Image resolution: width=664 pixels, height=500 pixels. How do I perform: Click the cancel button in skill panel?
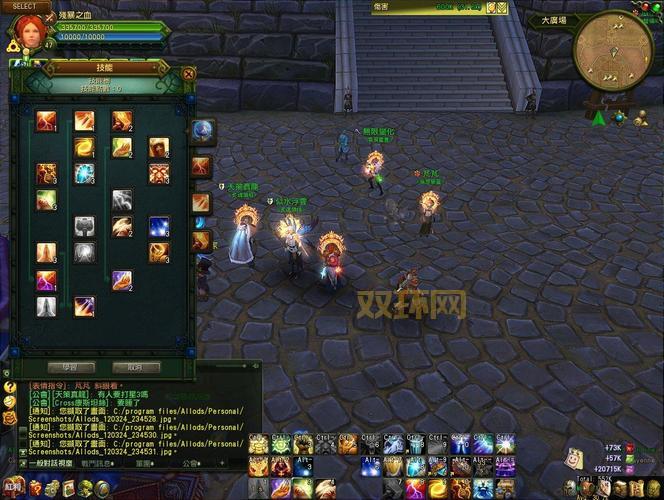click(x=136, y=367)
